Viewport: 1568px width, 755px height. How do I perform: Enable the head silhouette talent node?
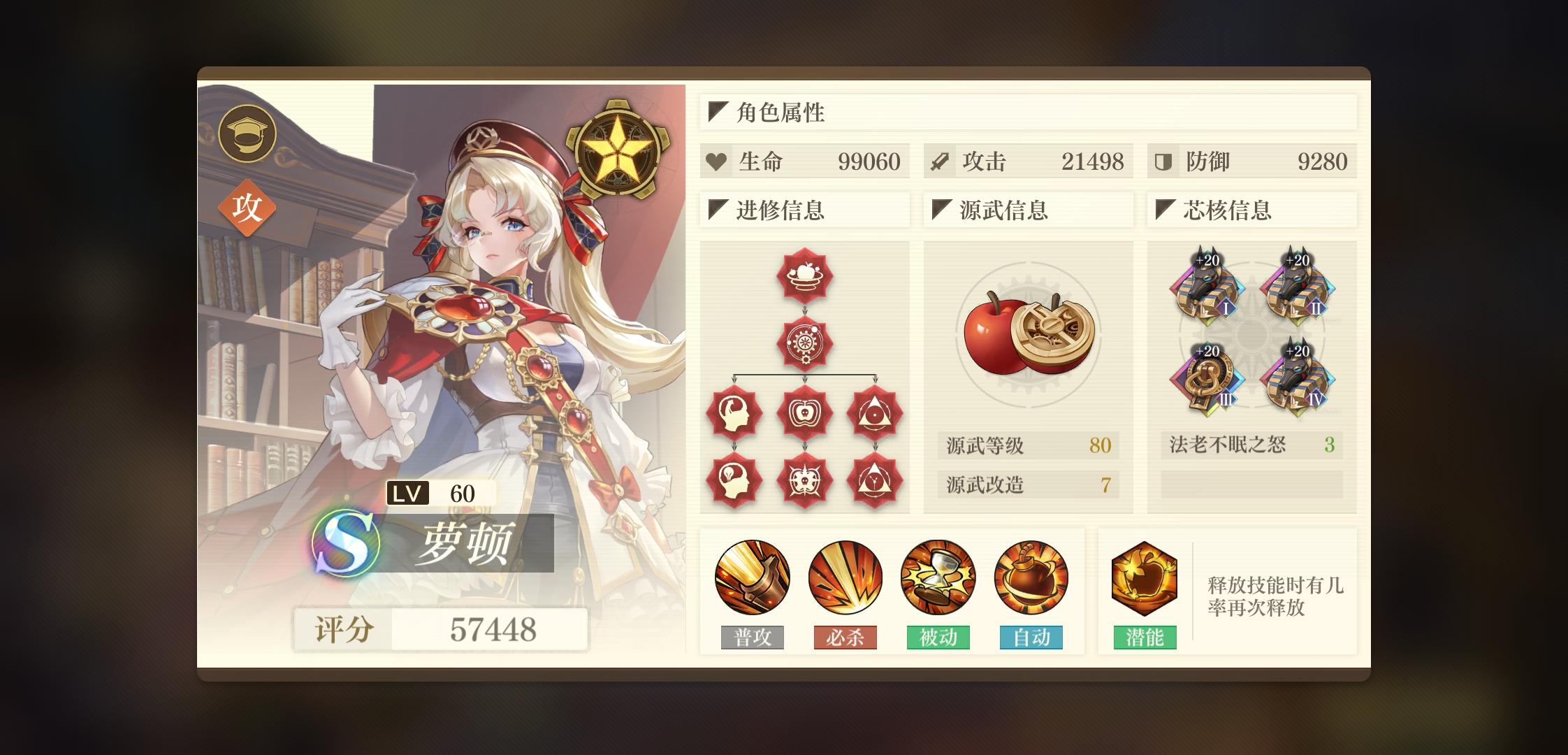pyautogui.click(x=732, y=412)
